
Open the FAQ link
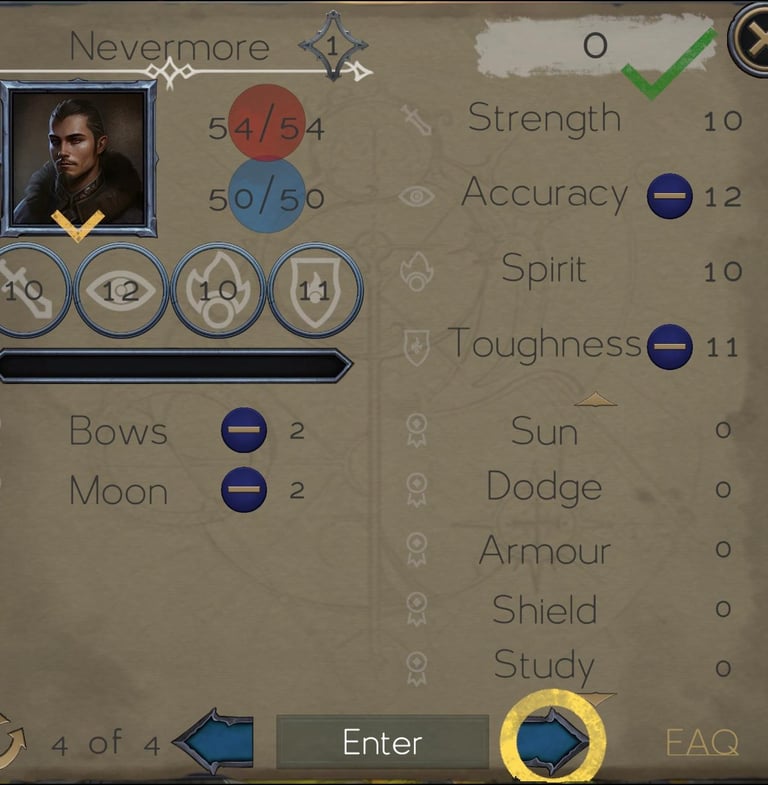click(x=702, y=743)
